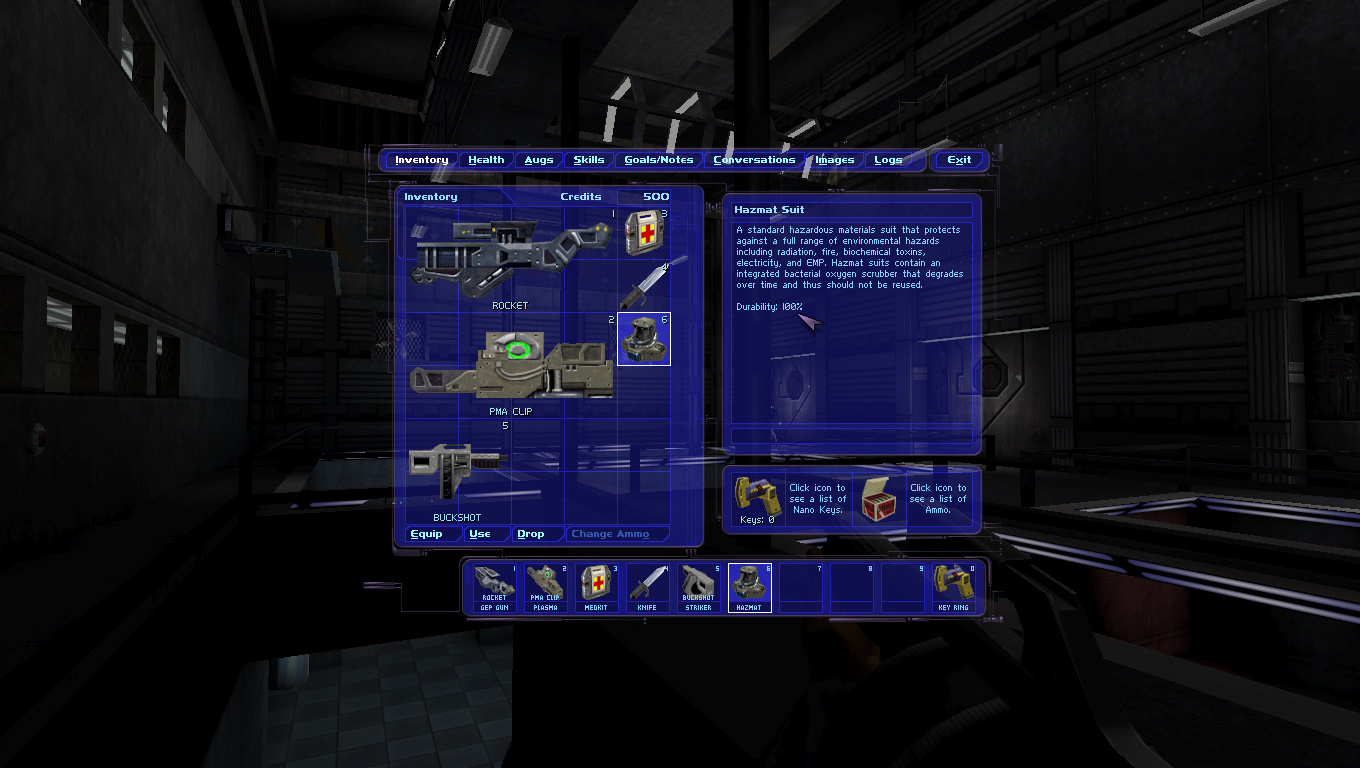
Task: Select the GEP Gun in the hotbar
Action: click(493, 588)
